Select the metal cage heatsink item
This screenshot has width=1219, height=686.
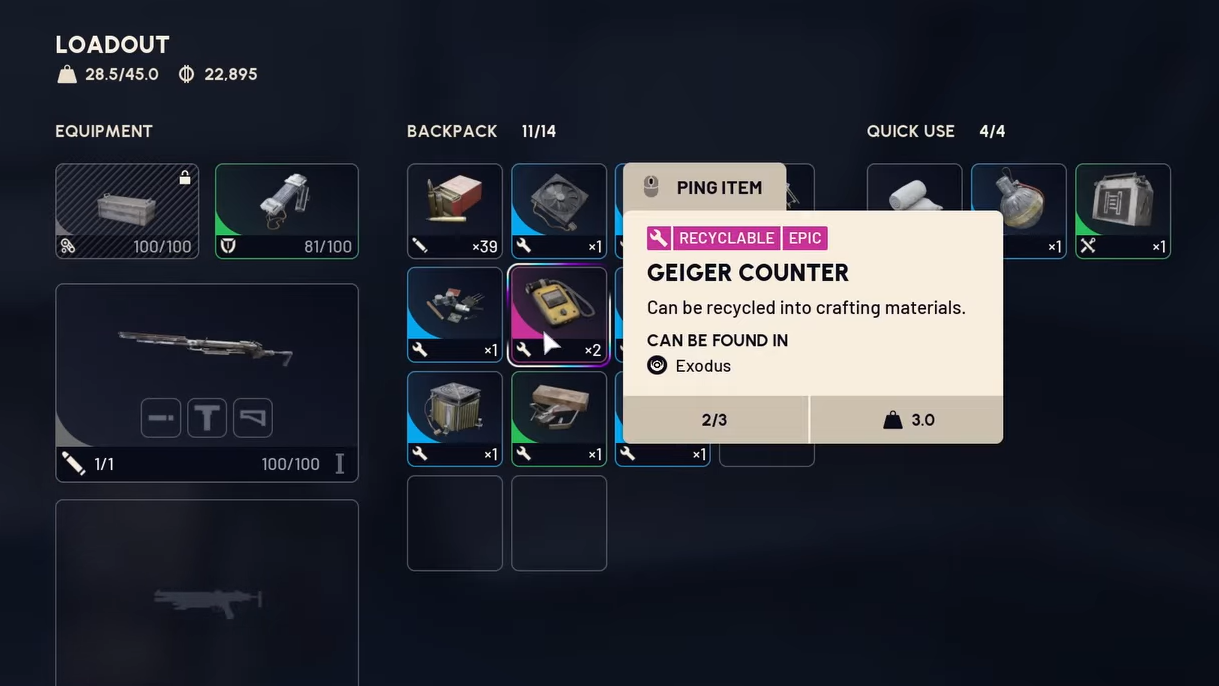click(454, 418)
